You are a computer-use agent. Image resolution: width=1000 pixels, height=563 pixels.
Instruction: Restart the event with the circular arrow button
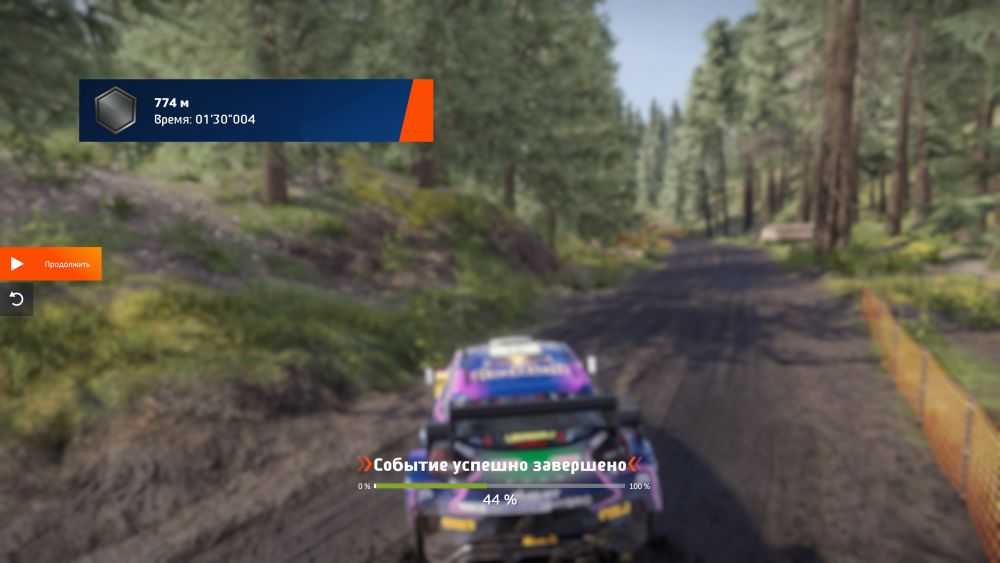coord(16,299)
